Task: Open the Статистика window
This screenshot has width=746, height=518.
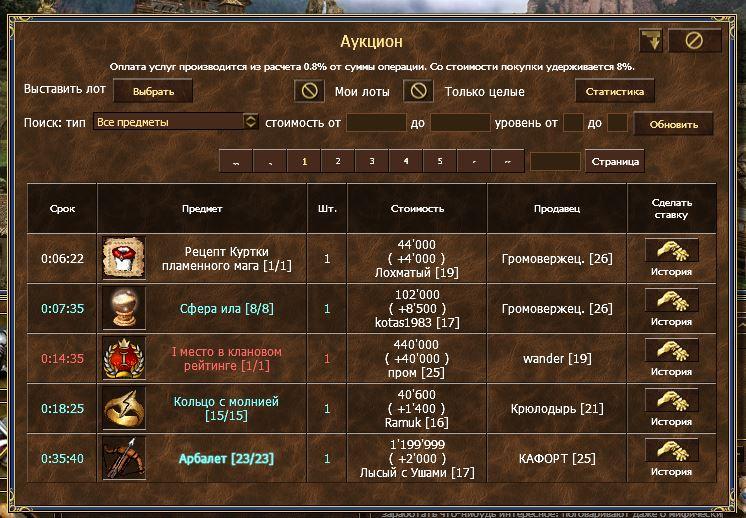Action: 614,92
